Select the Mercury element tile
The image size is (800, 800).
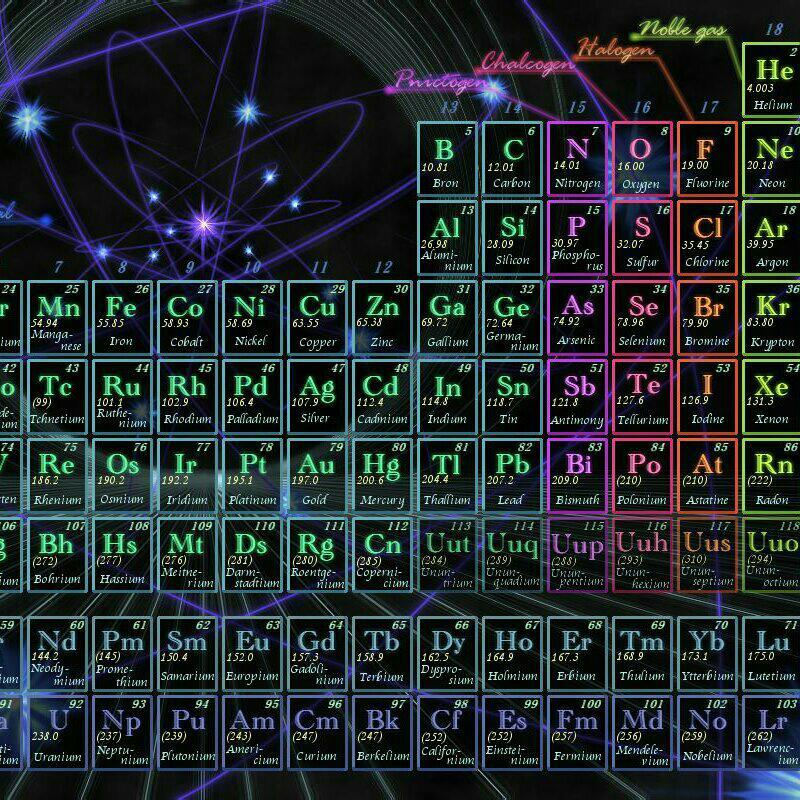click(x=382, y=474)
